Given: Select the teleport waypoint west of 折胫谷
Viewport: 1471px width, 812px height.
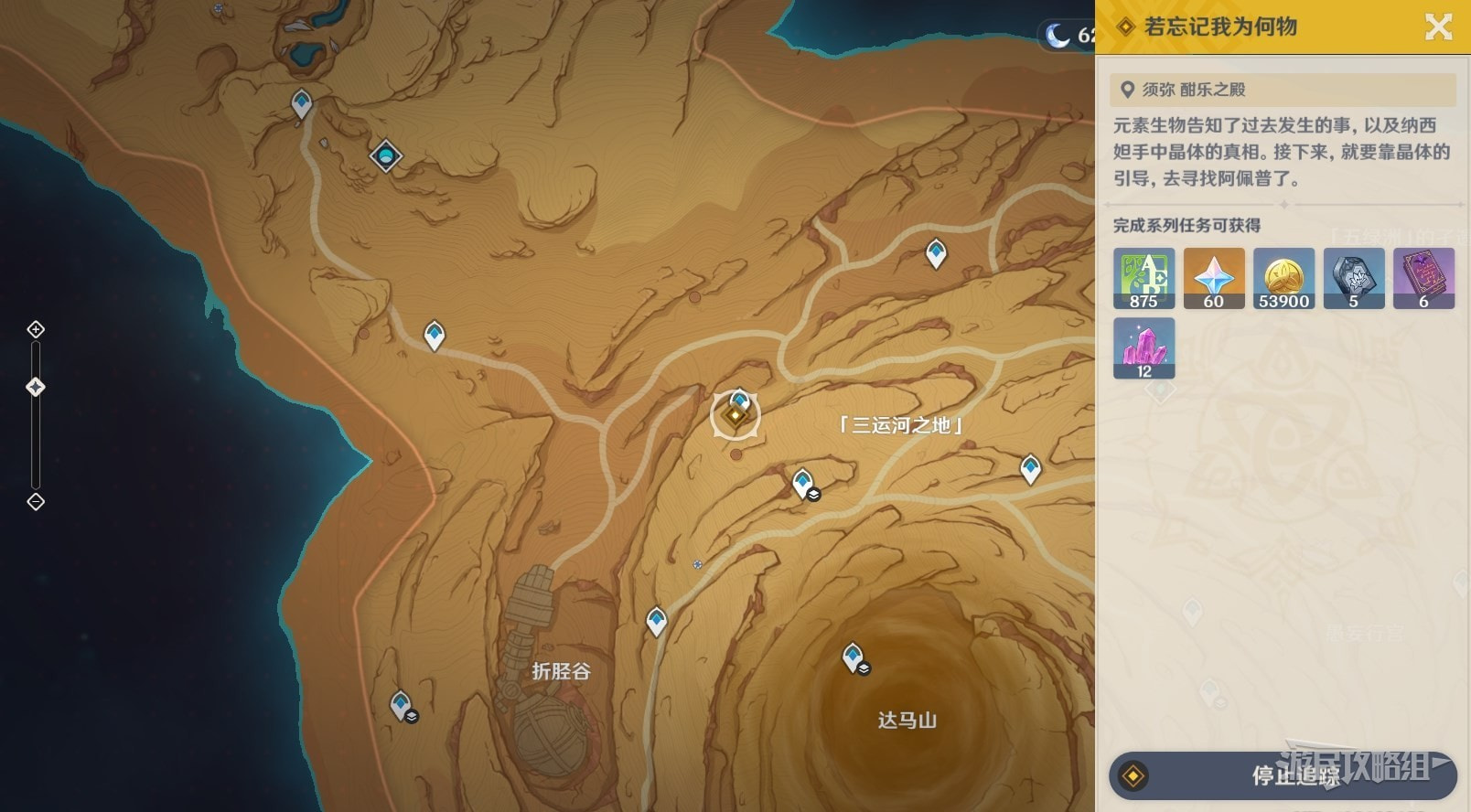Looking at the screenshot, I should pos(401,705).
